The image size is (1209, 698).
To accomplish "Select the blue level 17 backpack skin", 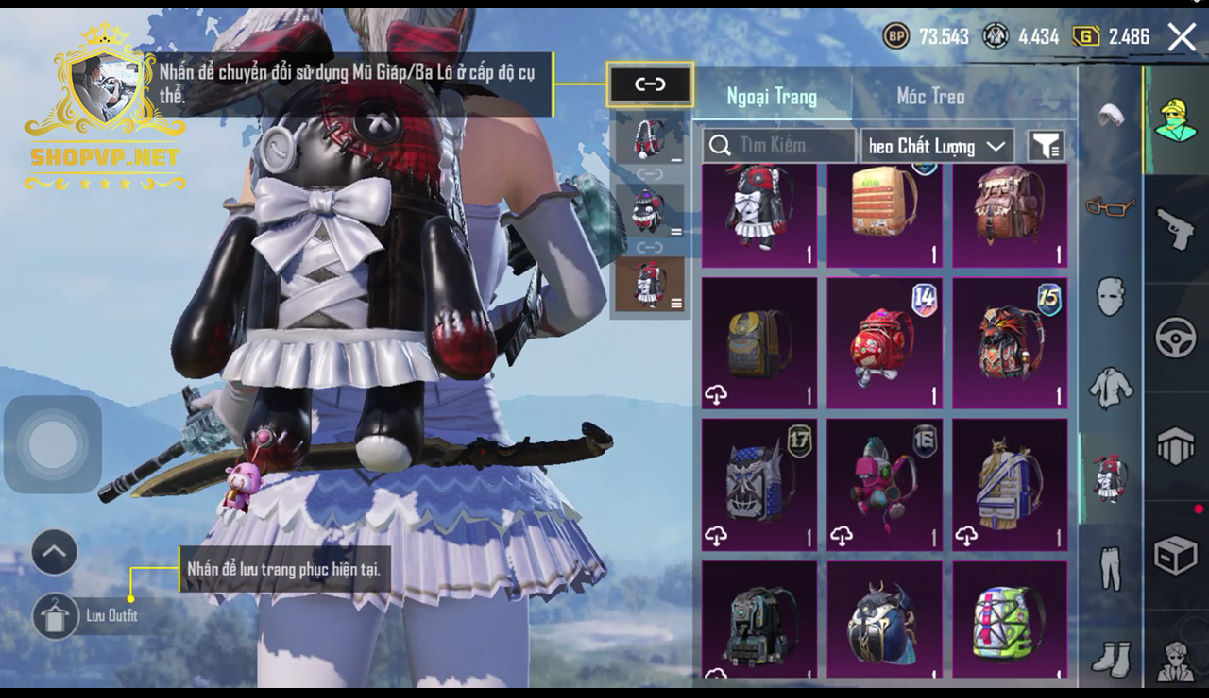I will pyautogui.click(x=759, y=484).
